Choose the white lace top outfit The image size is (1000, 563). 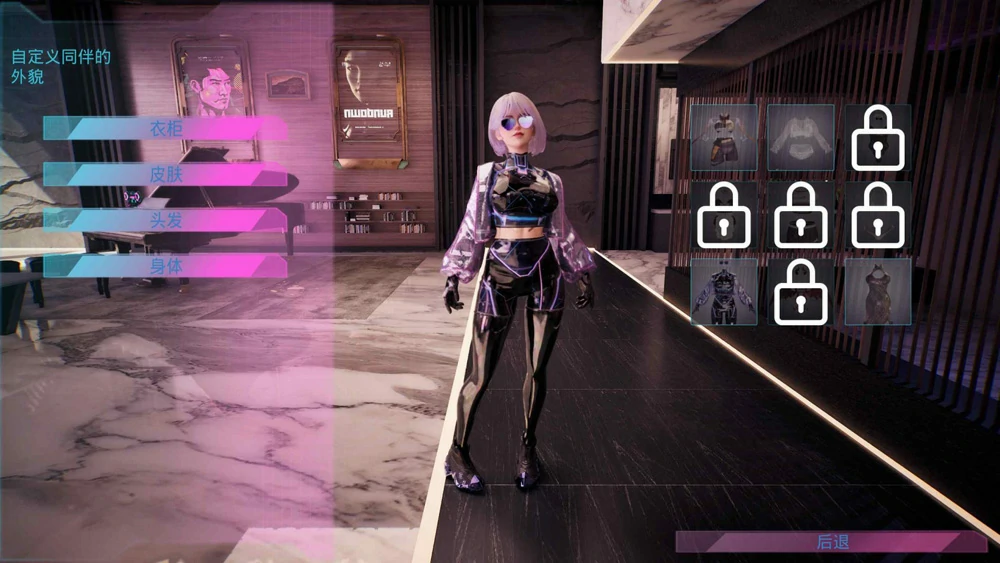point(801,138)
